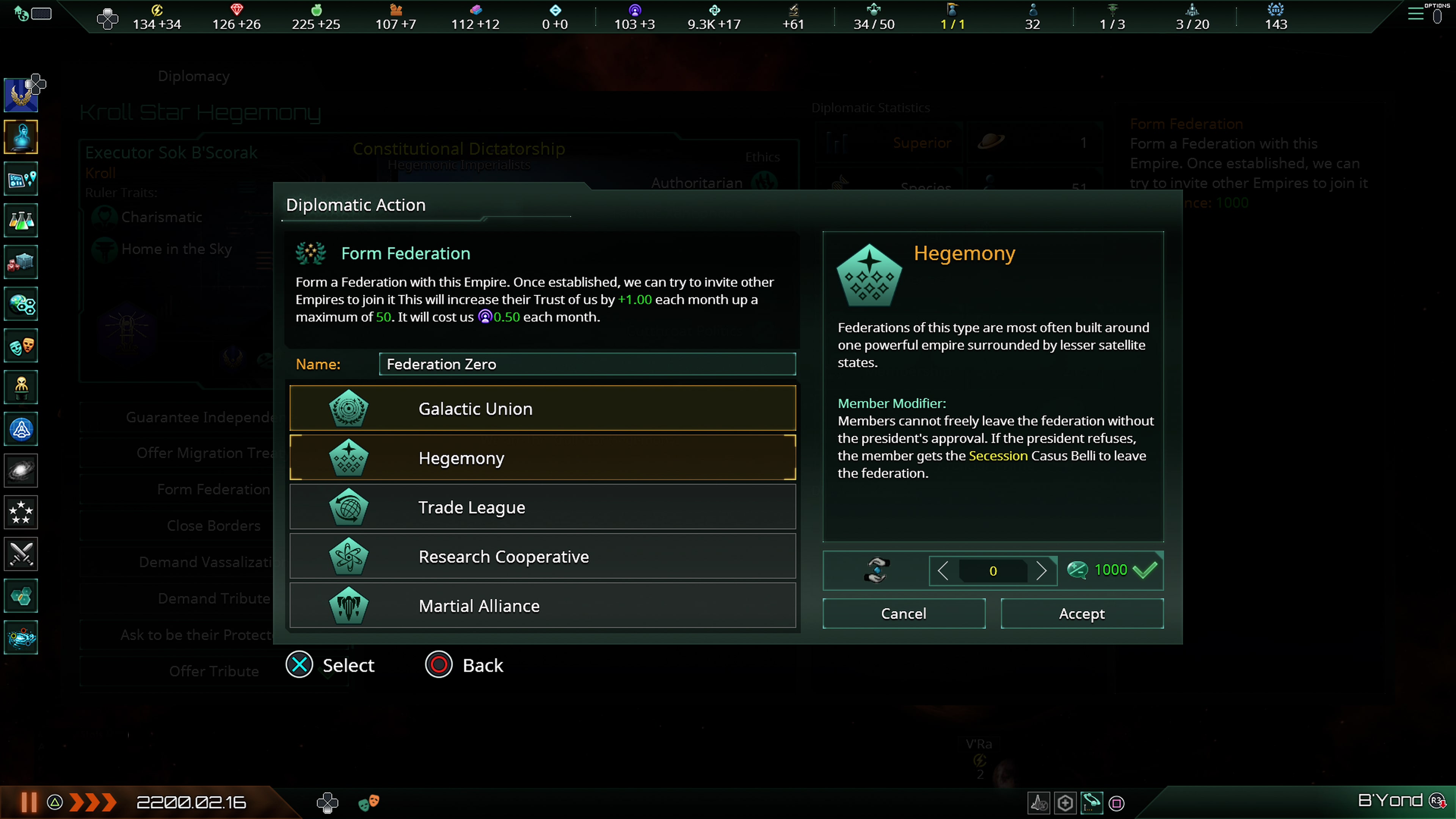Viewport: 1456px width, 819px height.
Task: Open the market panel with the crate icon
Action: click(x=21, y=262)
